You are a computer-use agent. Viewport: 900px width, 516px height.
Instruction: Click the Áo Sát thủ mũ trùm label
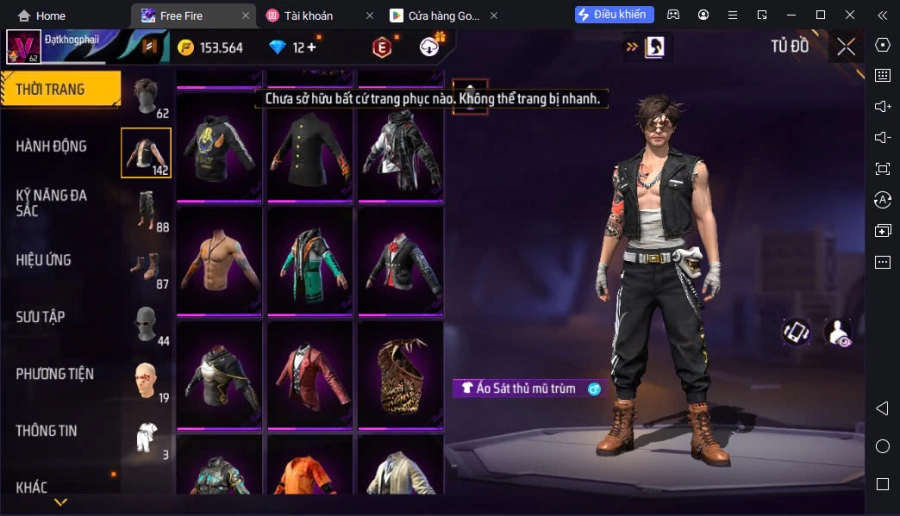(x=530, y=388)
